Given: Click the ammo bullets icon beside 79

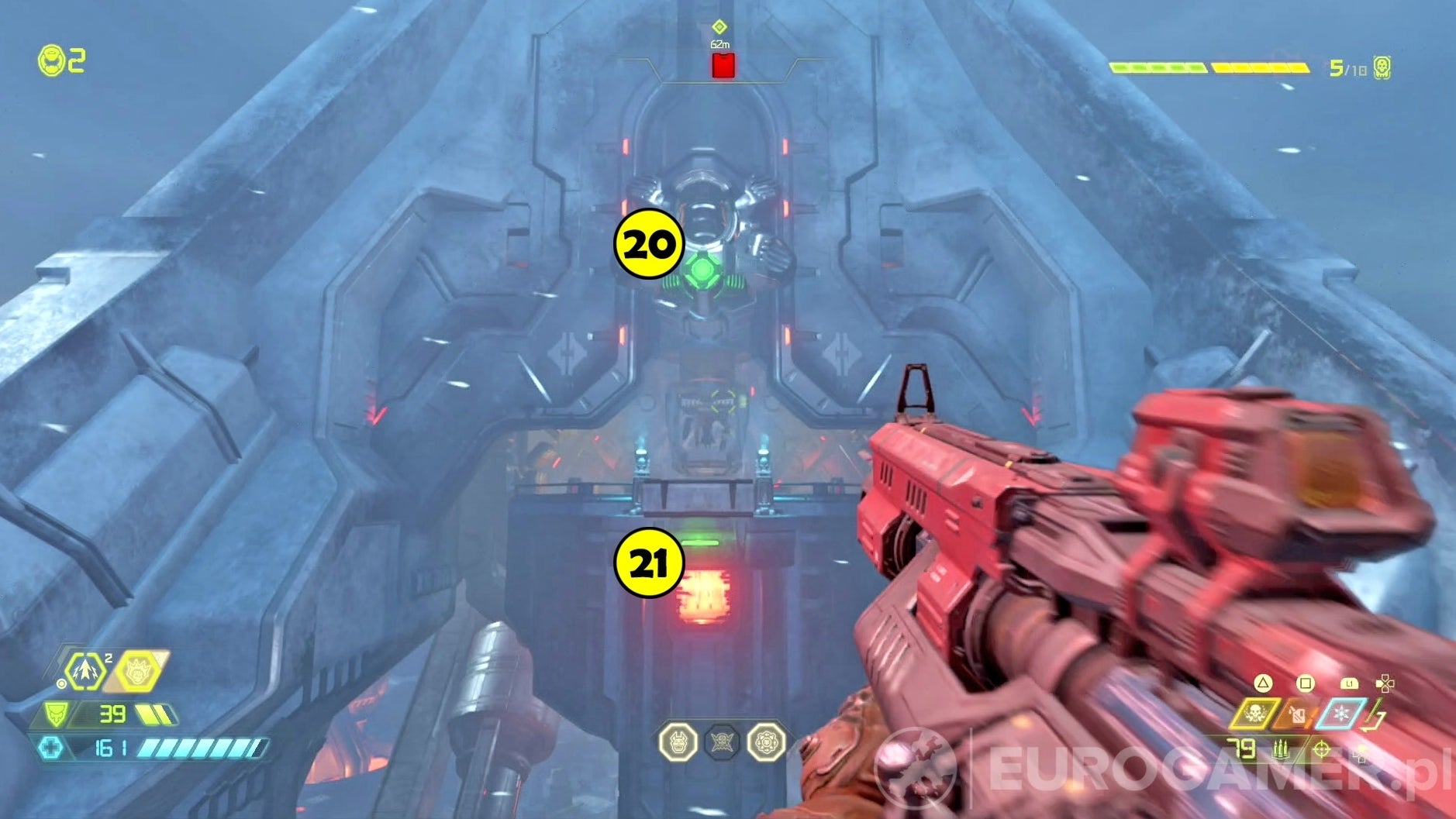Looking at the screenshot, I should [1281, 750].
